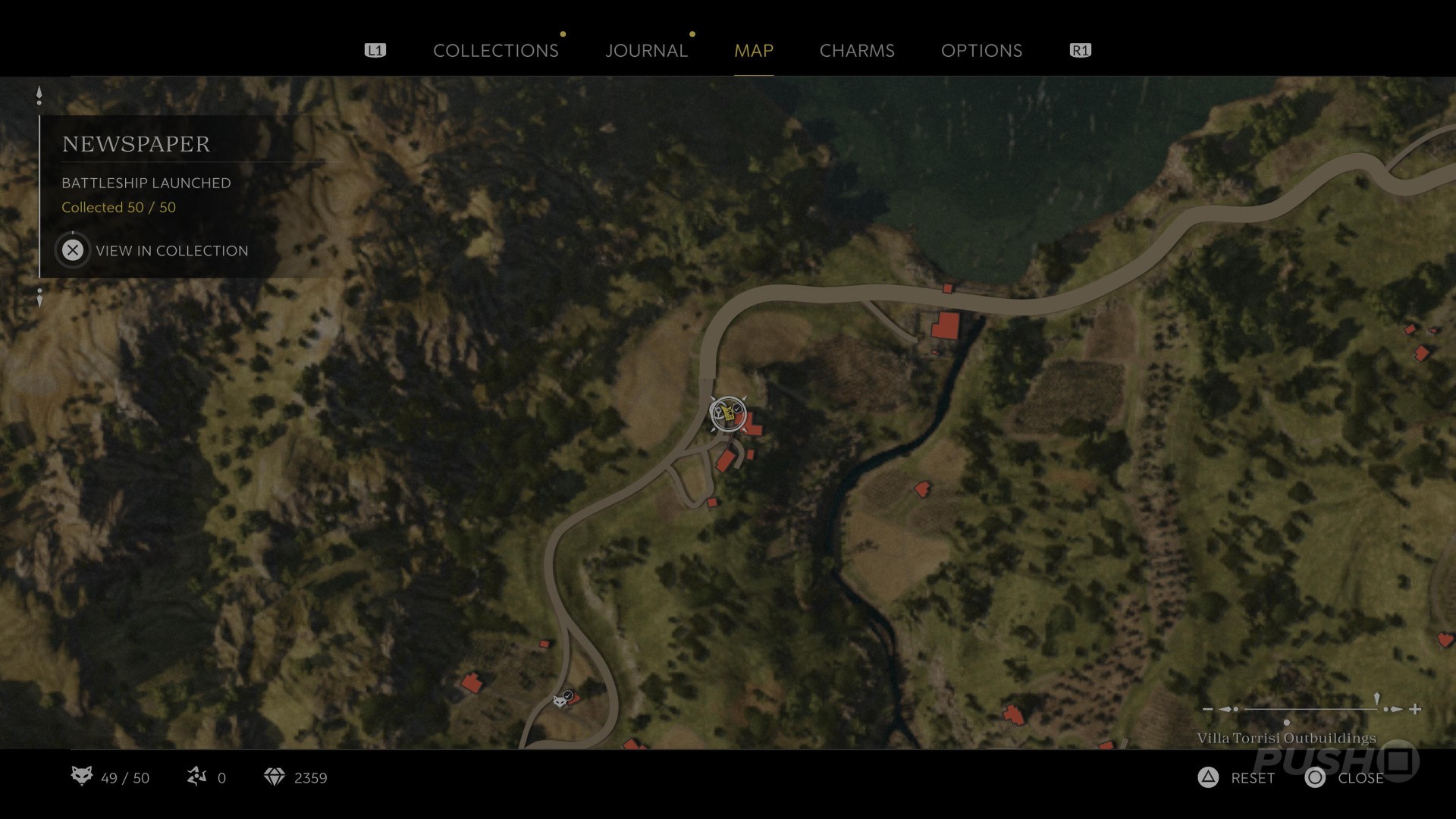
Task: Zoom out with the minus button
Action: pos(1207,710)
